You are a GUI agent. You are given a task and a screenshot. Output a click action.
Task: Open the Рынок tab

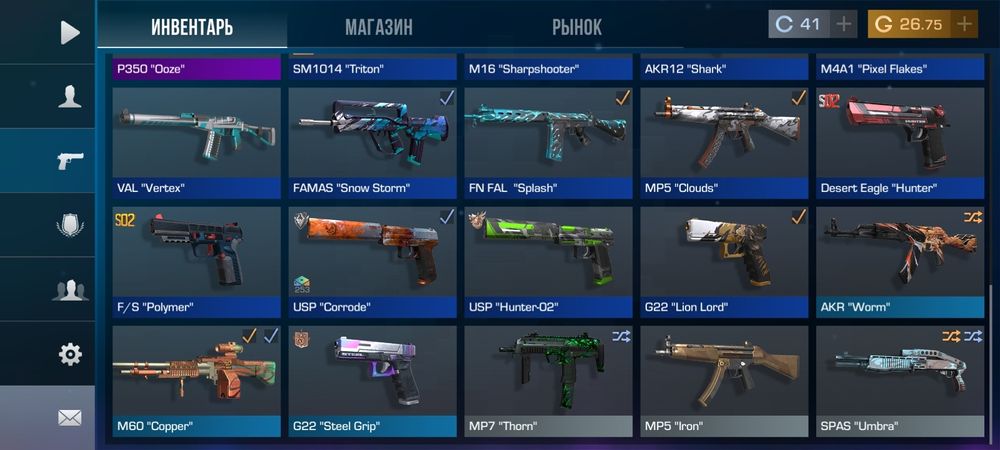click(x=576, y=27)
